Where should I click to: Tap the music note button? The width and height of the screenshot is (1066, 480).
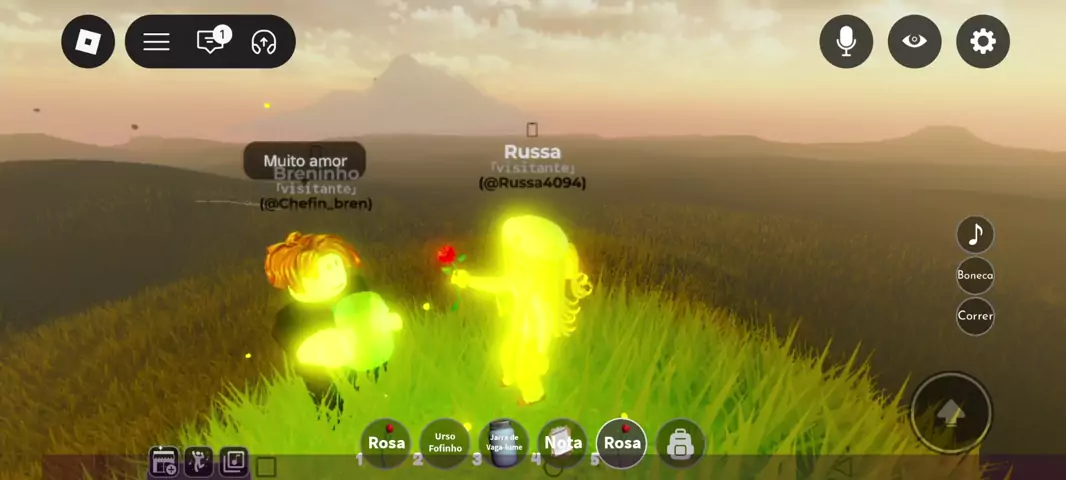coord(975,234)
